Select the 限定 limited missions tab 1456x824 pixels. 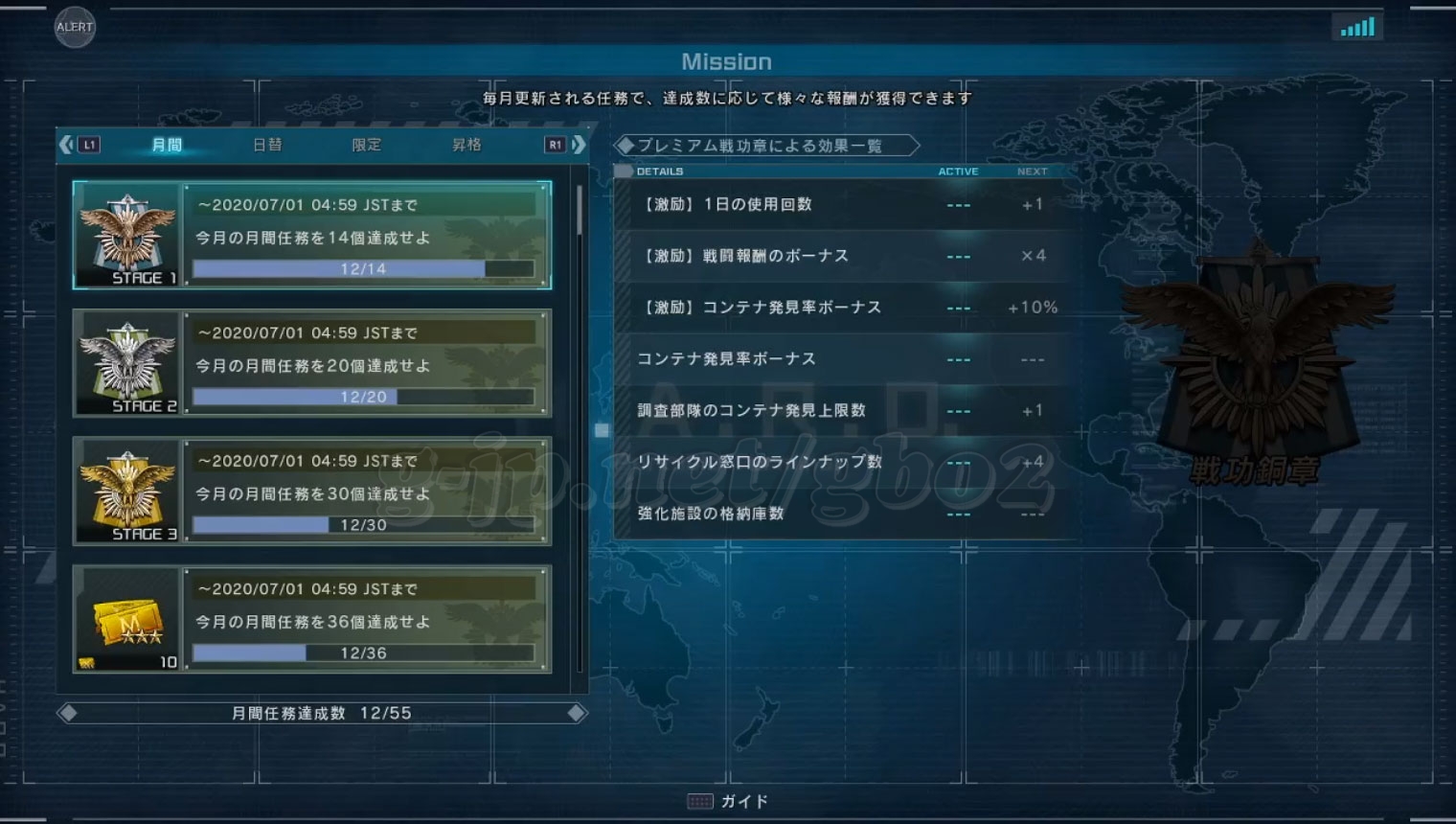point(367,145)
